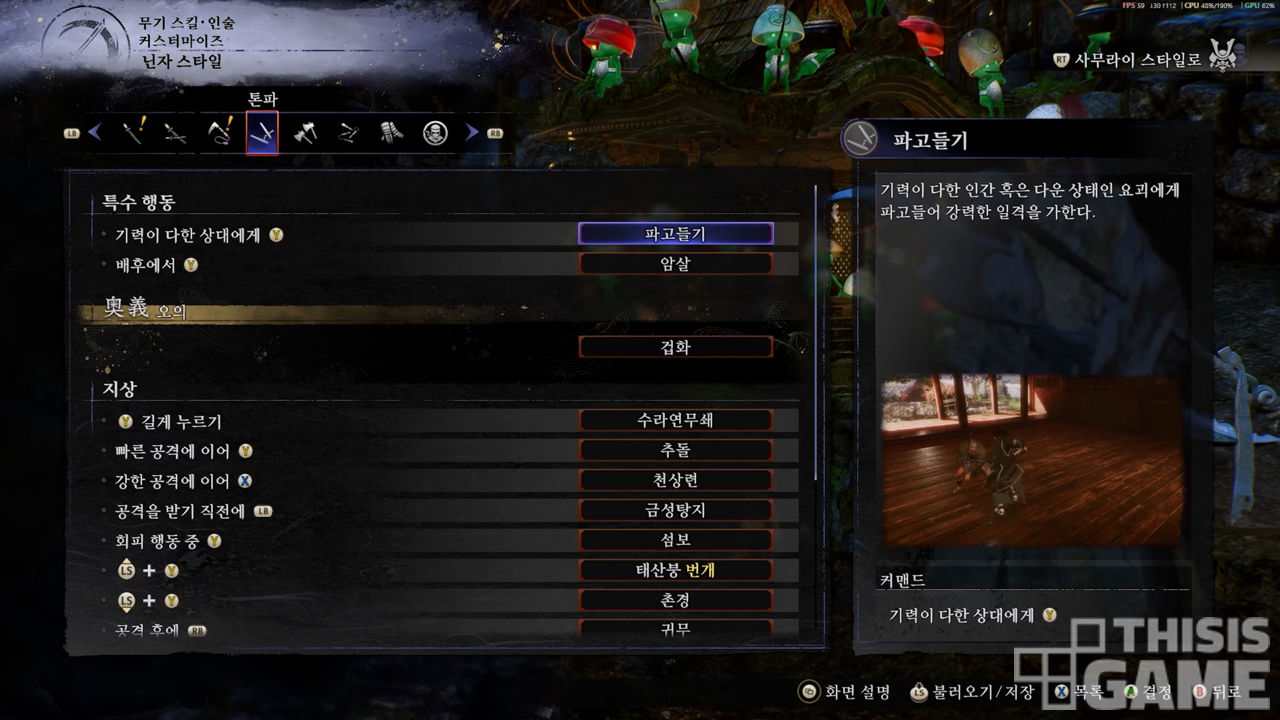Open the 섬보 dodge skill slot
1280x720 pixels.
(676, 540)
